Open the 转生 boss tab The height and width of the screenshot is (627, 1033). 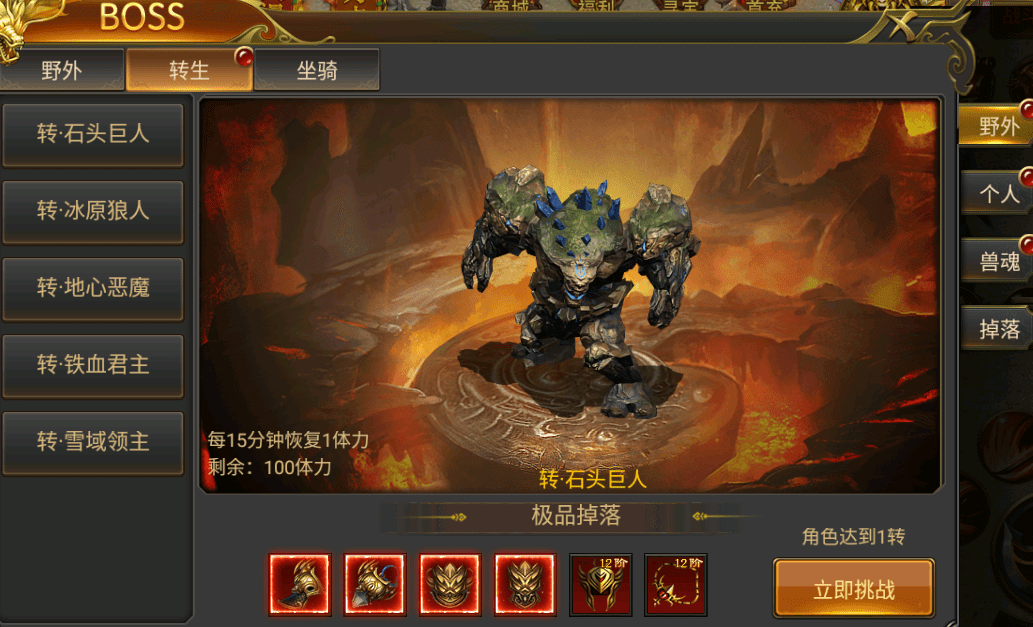coord(188,71)
